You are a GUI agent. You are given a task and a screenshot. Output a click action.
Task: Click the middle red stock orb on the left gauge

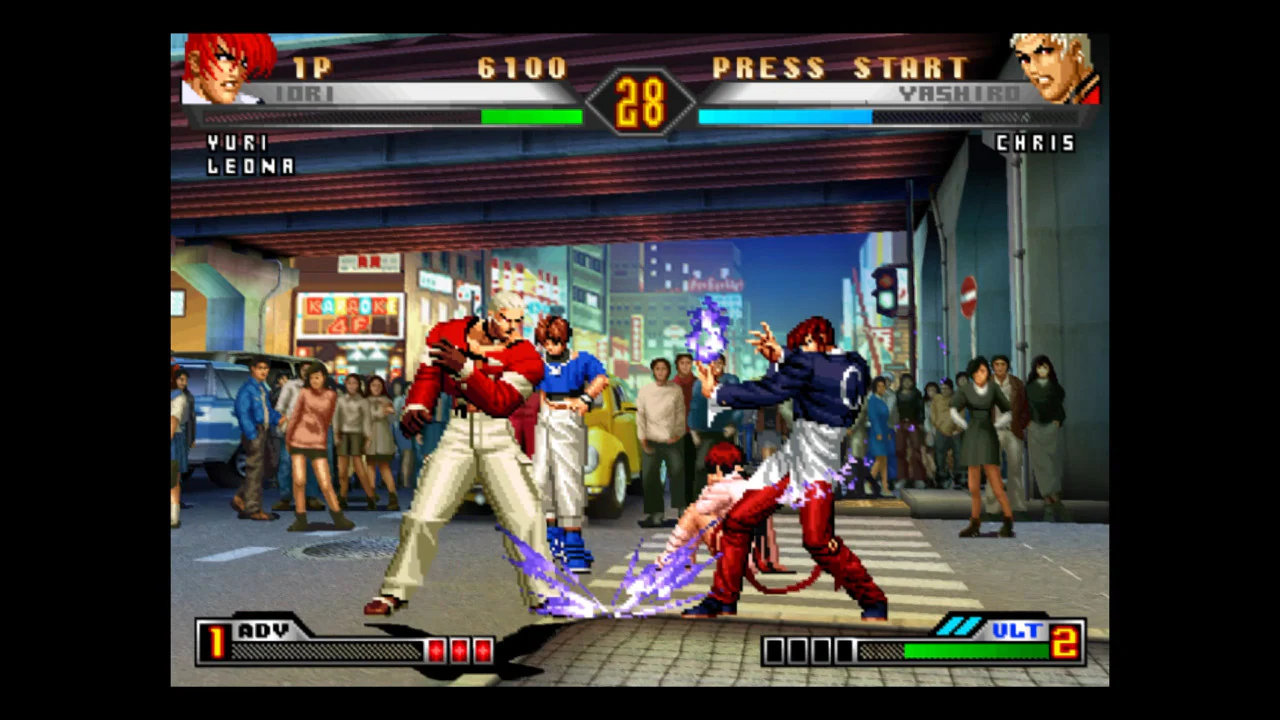coord(460,651)
